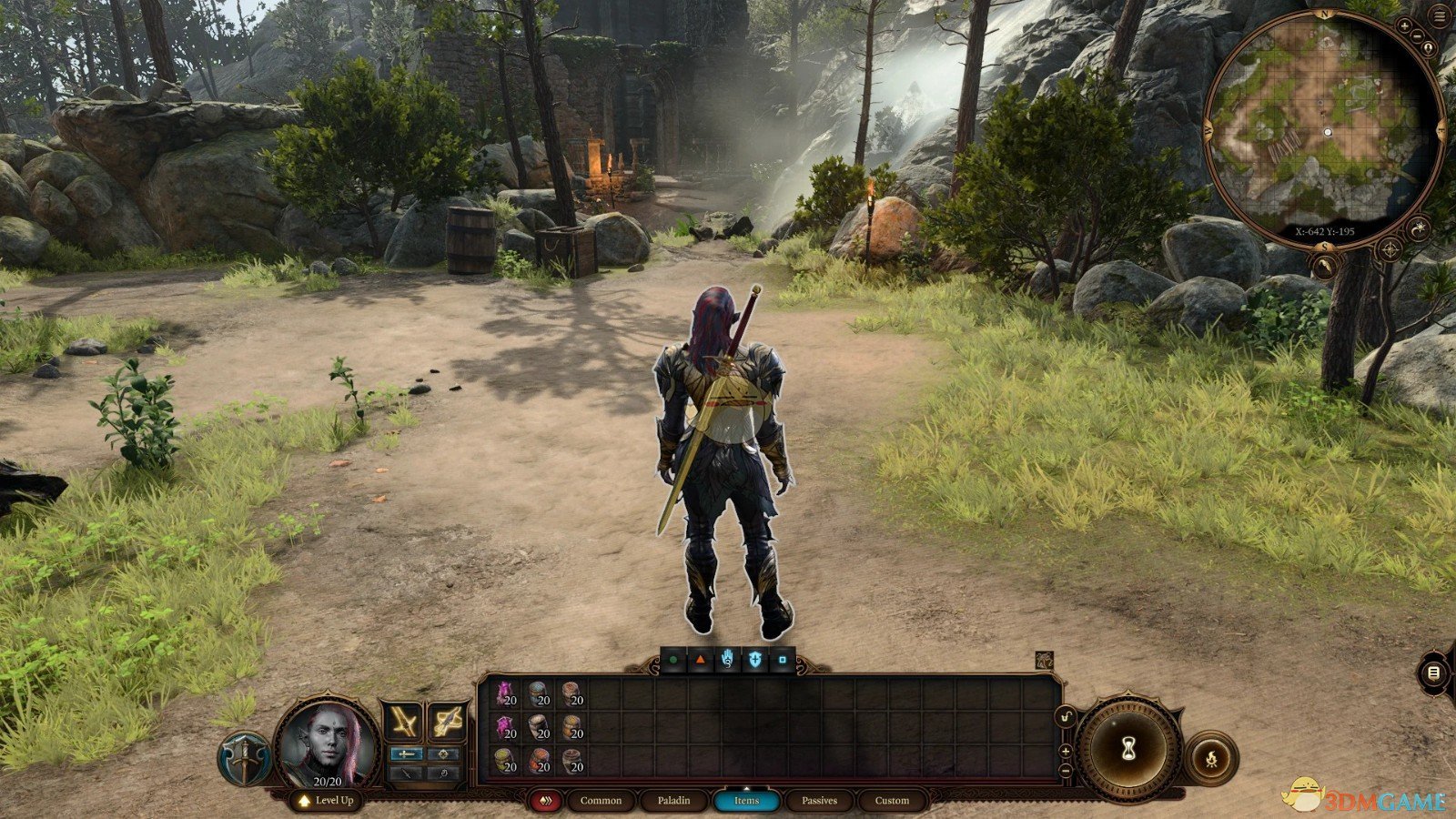Select the character portrait
Viewport: 1456px width, 819px height.
tap(327, 742)
